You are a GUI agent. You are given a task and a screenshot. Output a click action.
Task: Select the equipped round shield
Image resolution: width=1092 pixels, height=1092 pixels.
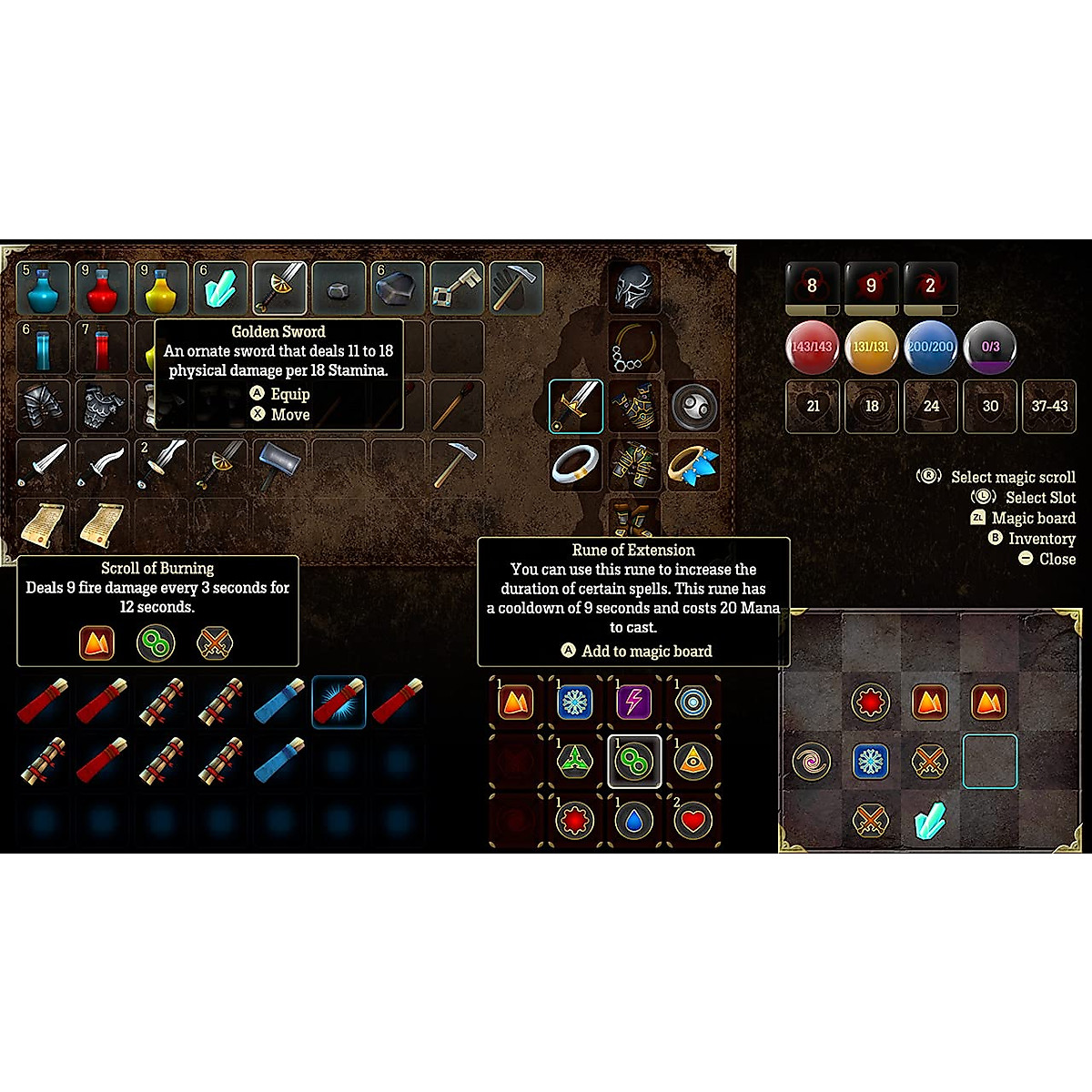693,406
